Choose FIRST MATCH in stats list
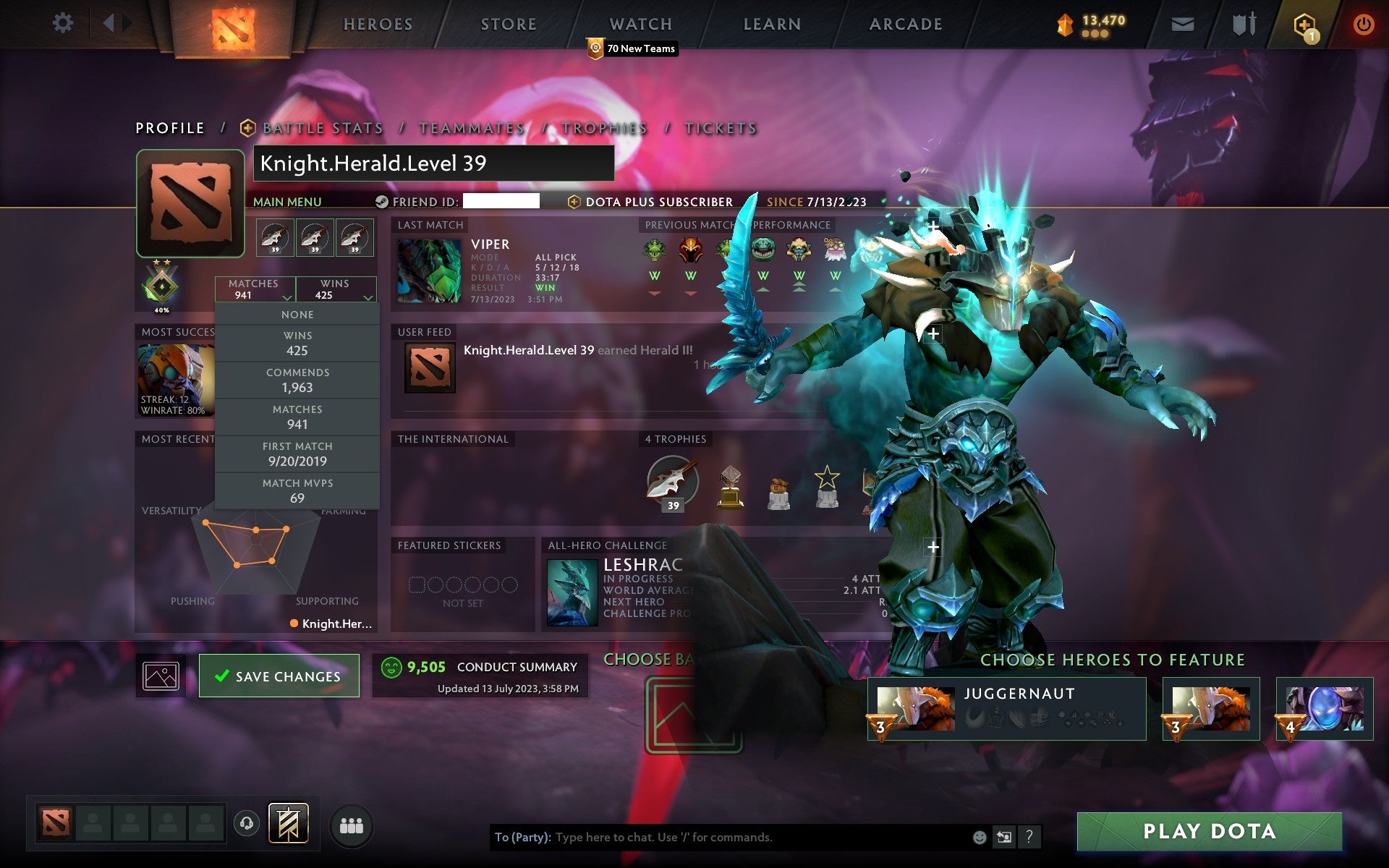Image resolution: width=1389 pixels, height=868 pixels. 298,454
